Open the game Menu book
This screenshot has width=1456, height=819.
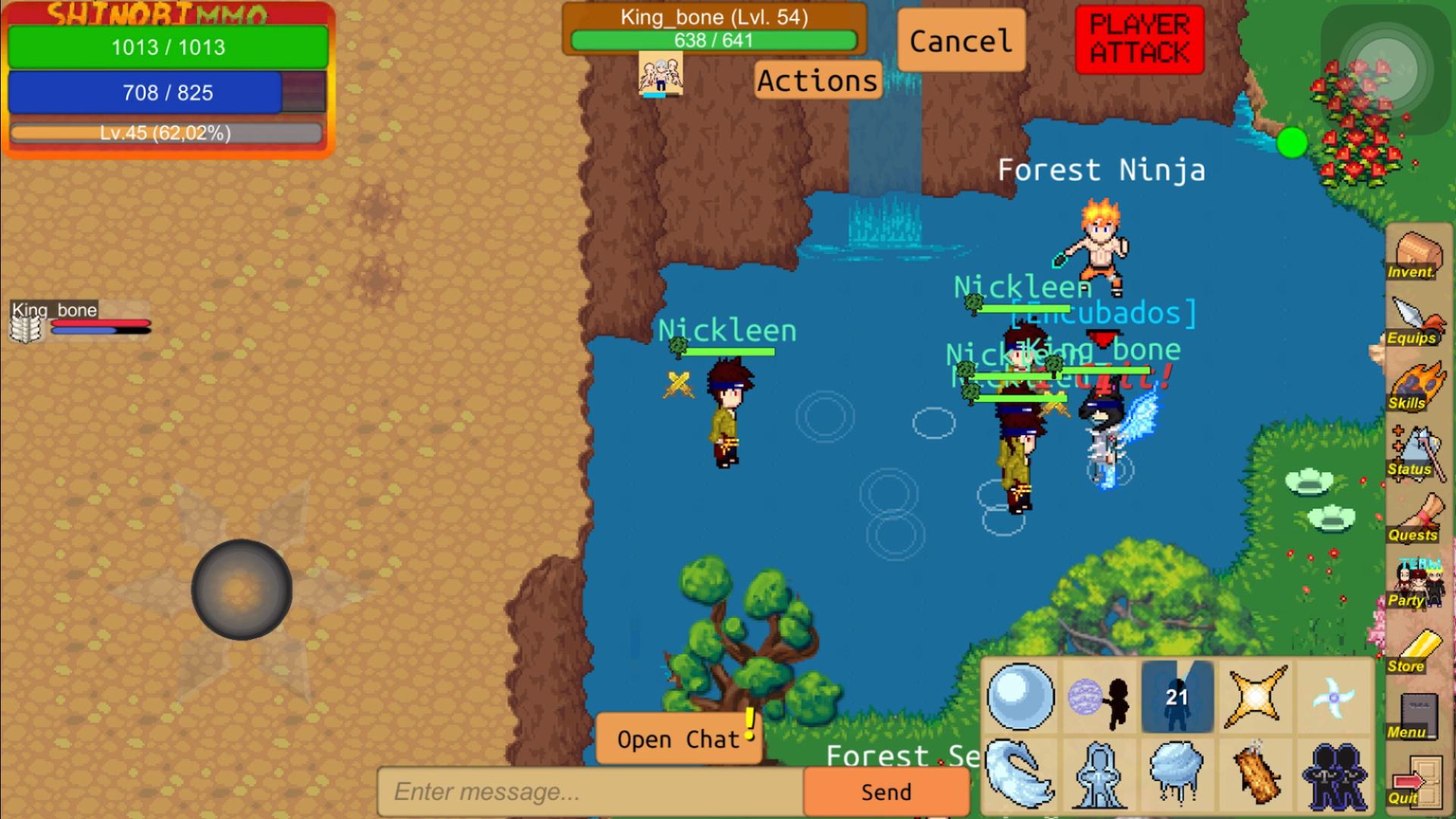(1414, 716)
